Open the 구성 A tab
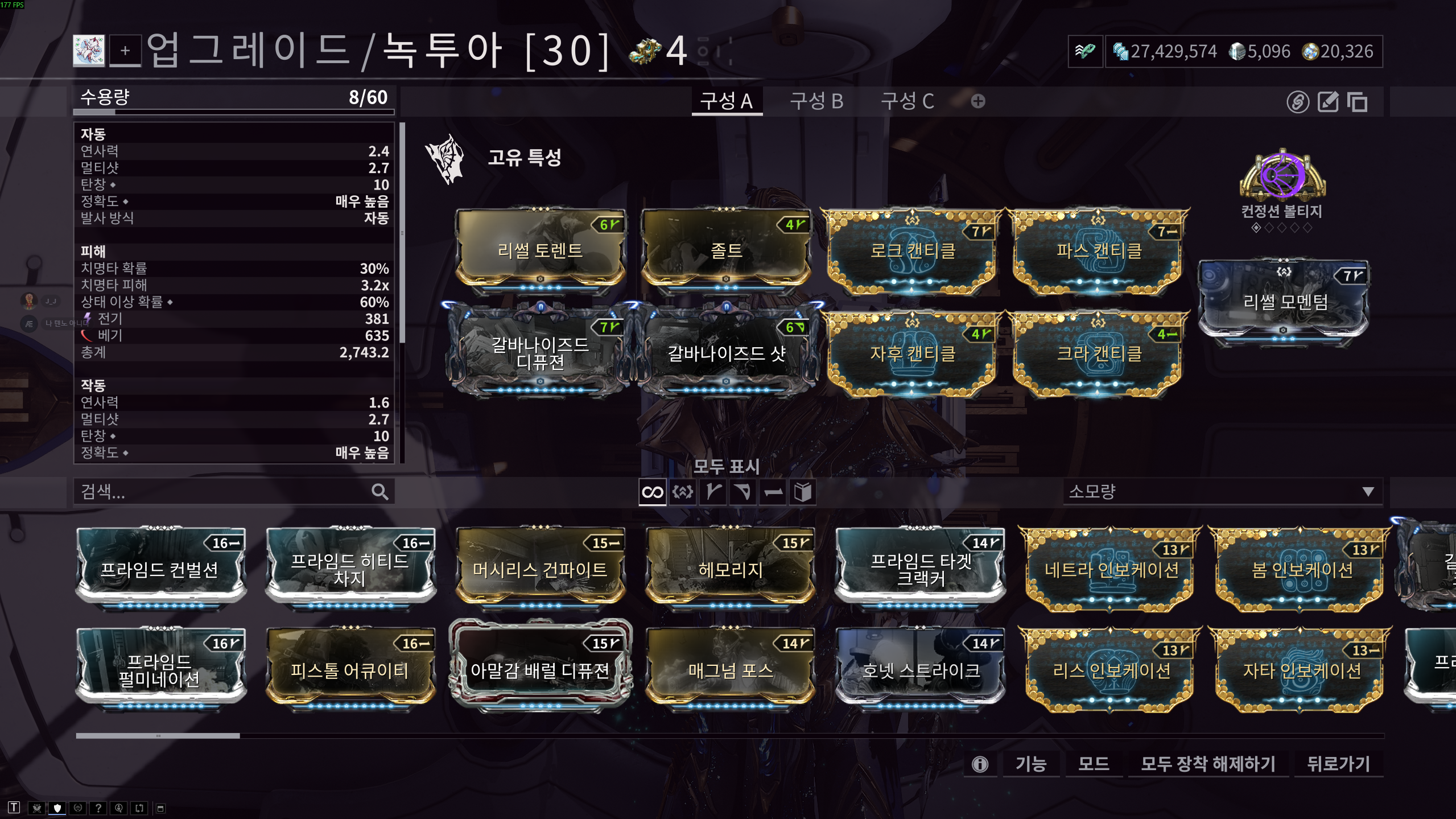 point(726,101)
